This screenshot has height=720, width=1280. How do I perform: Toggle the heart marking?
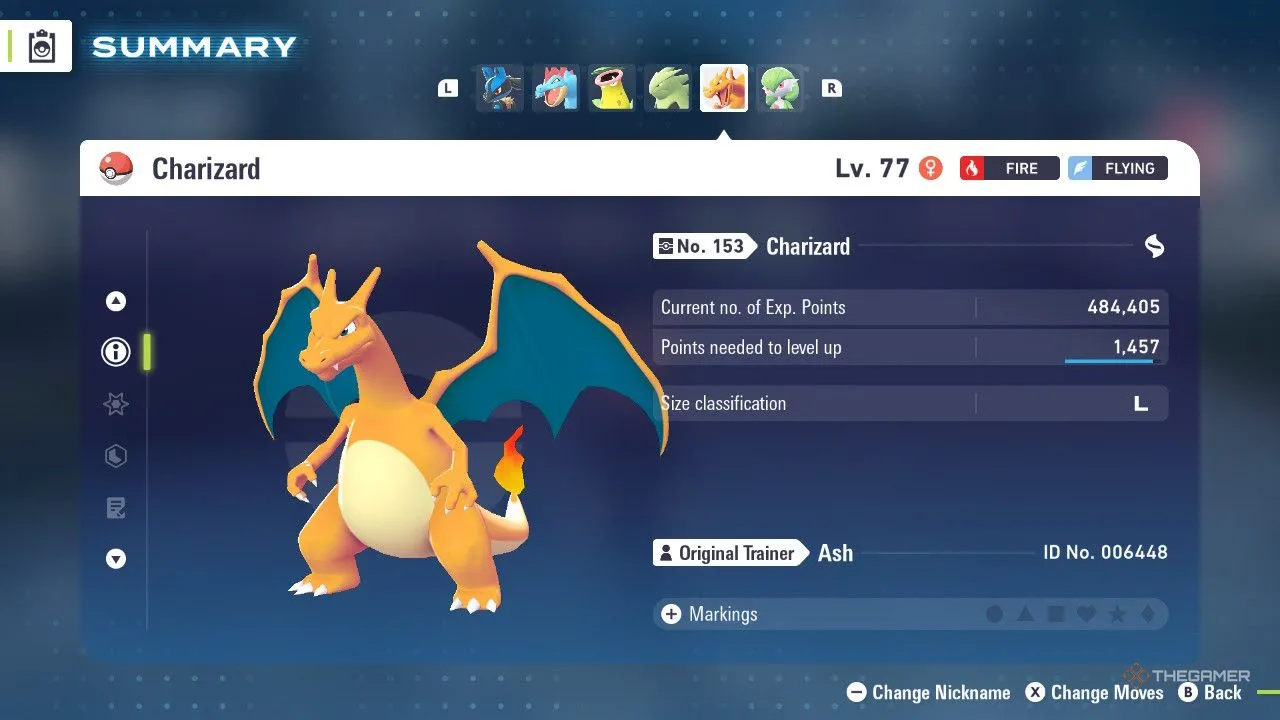tap(1086, 614)
